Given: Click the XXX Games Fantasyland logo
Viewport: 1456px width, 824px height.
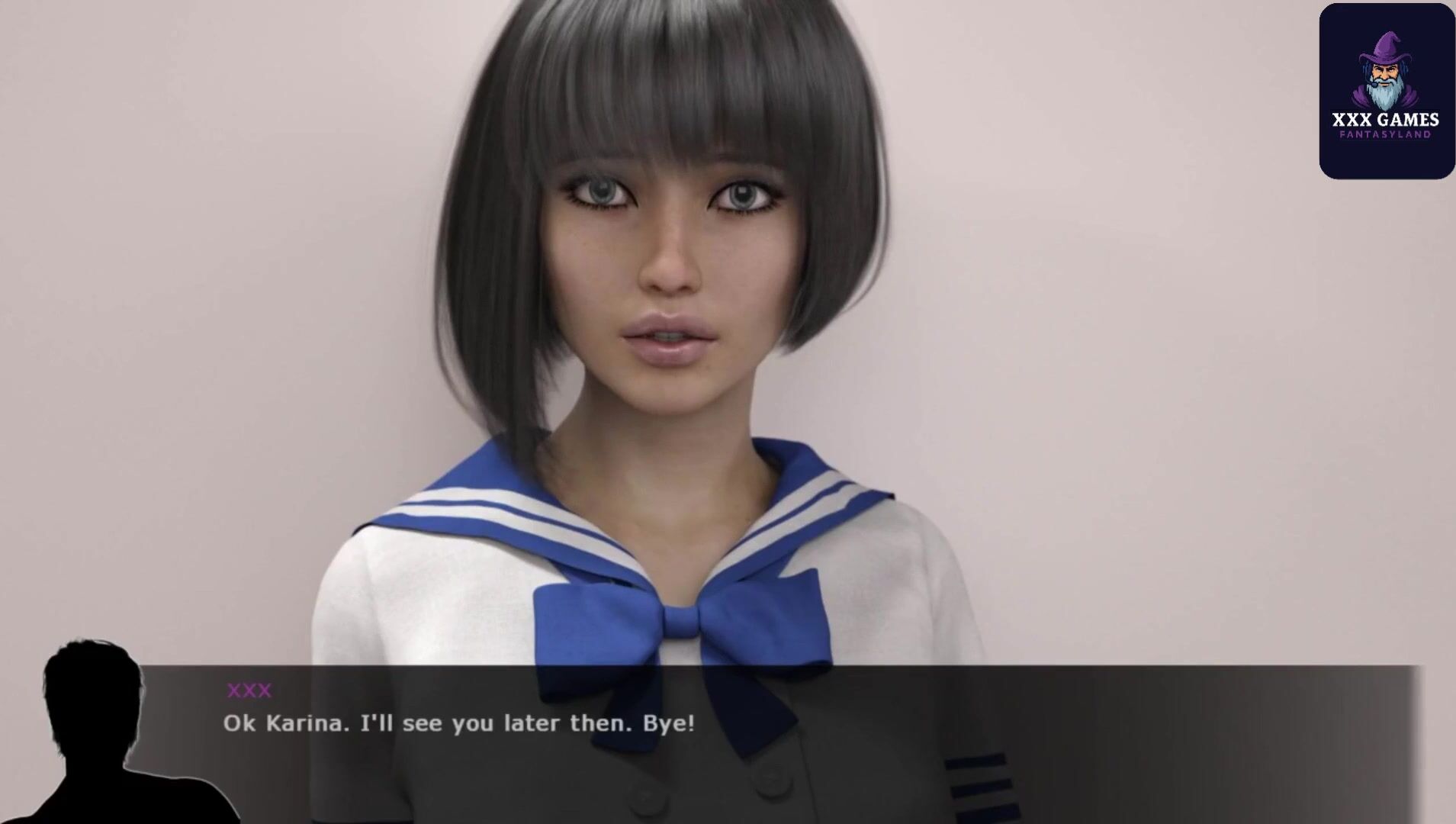Looking at the screenshot, I should click(1387, 91).
